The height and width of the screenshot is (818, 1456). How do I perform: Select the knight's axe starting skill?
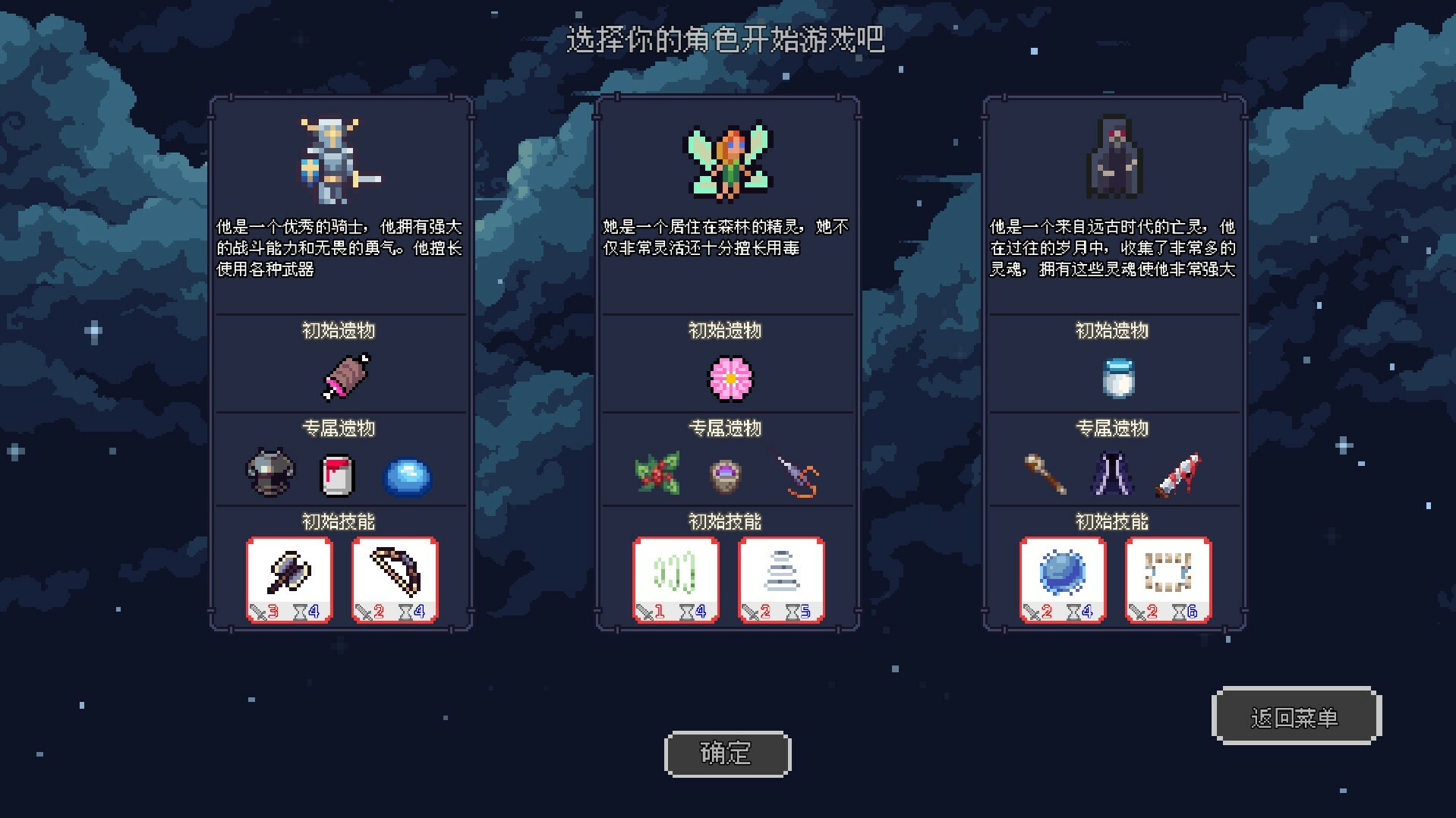point(289,579)
